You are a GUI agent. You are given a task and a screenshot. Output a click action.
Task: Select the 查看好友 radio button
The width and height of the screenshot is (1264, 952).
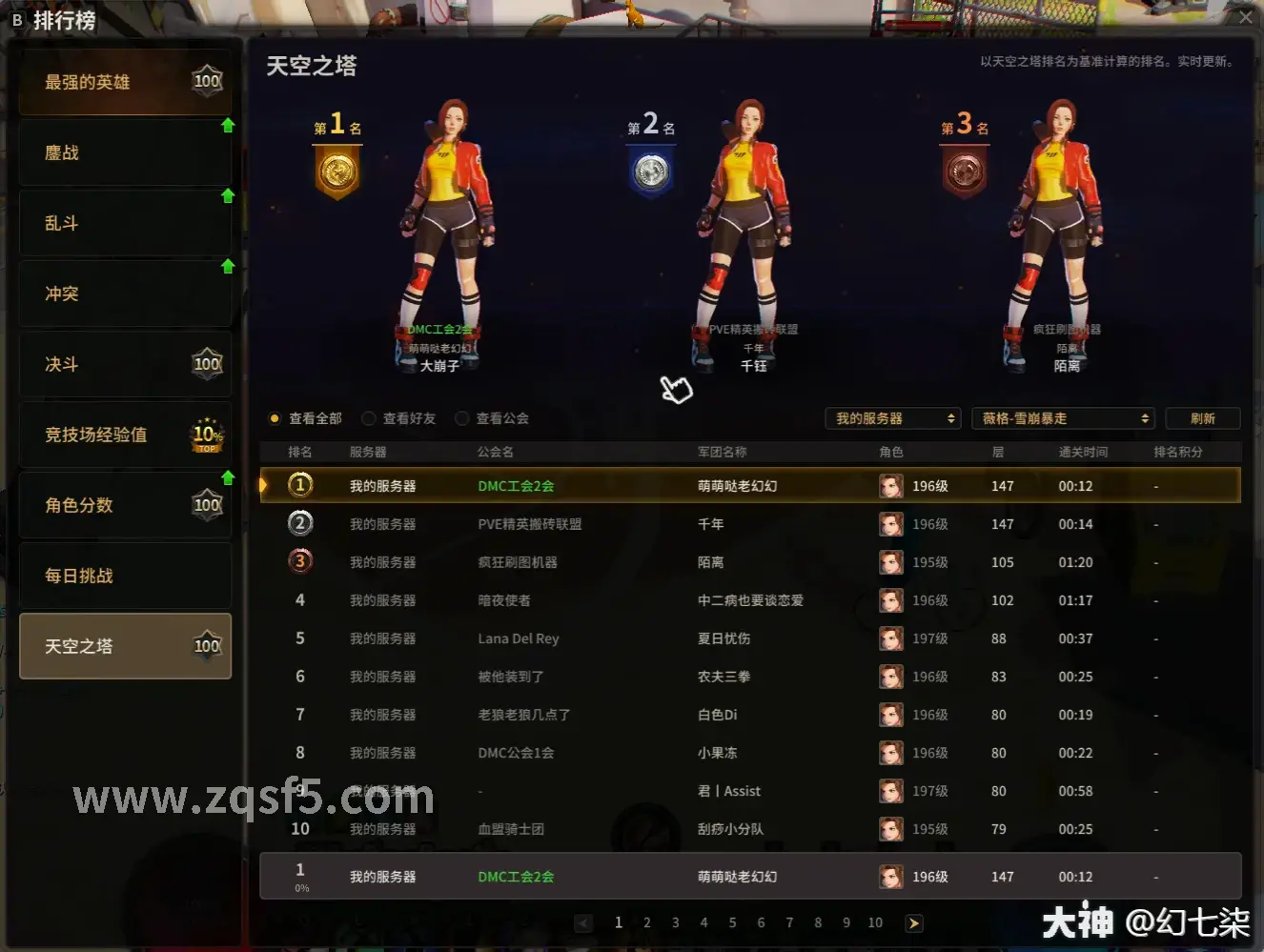coord(369,417)
